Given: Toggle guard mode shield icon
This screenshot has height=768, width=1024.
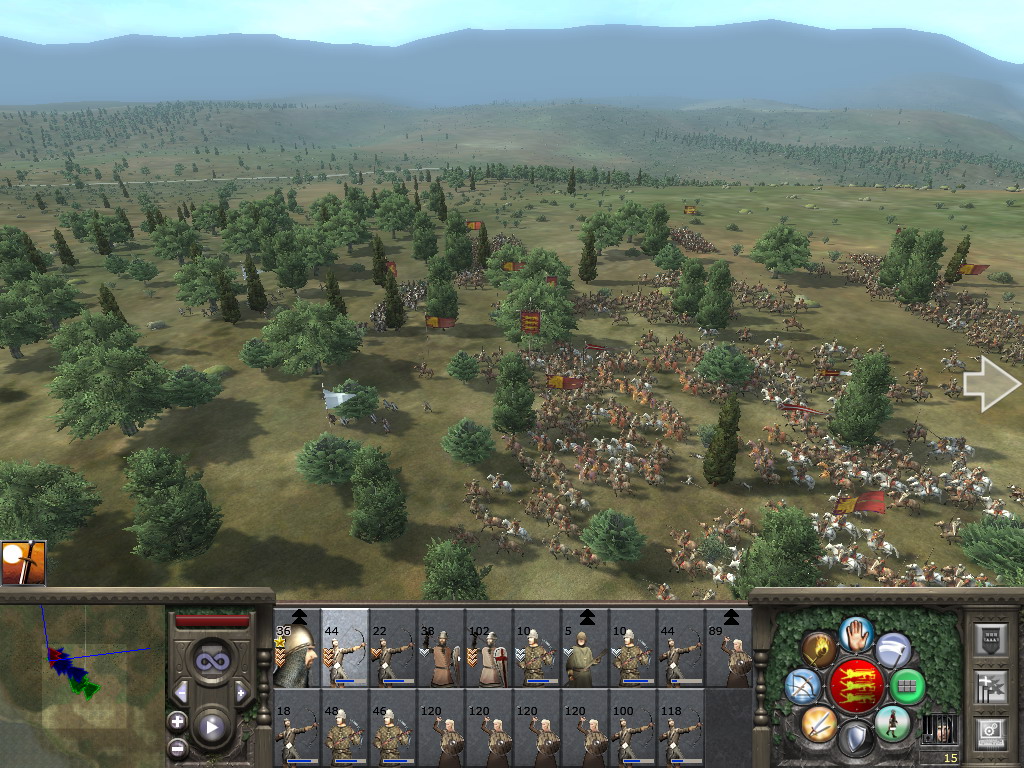Looking at the screenshot, I should pos(856,739).
